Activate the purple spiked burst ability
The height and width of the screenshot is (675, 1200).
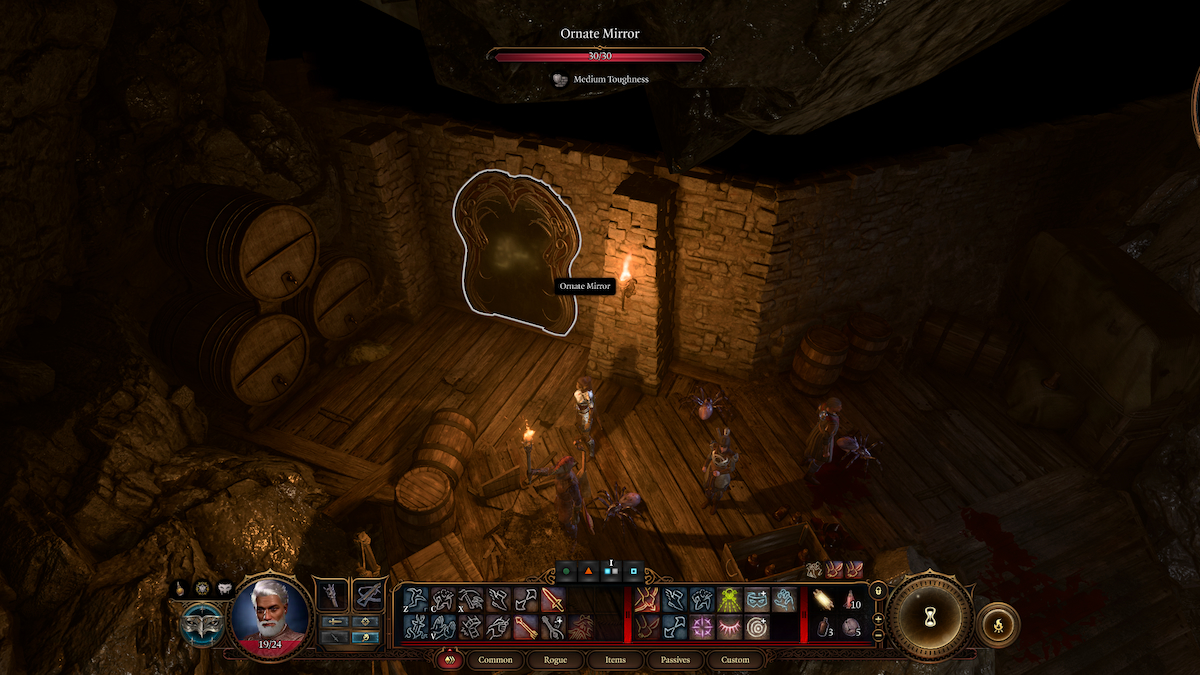pos(701,627)
